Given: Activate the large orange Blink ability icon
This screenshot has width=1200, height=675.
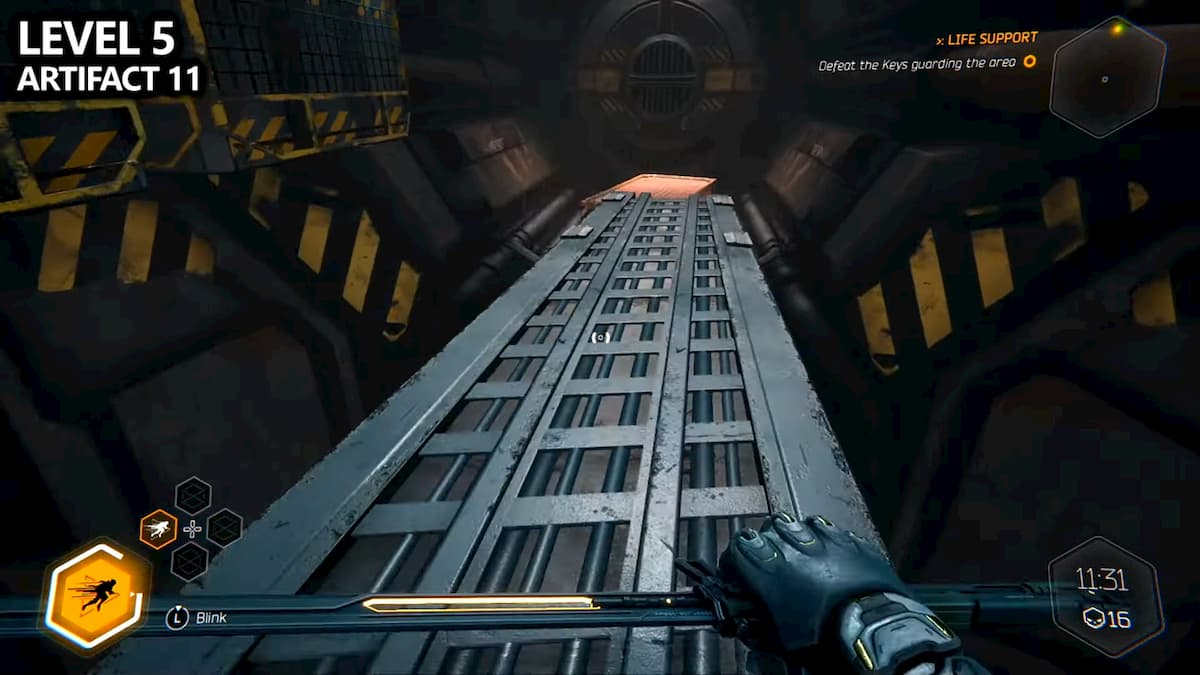Looking at the screenshot, I should point(94,598).
